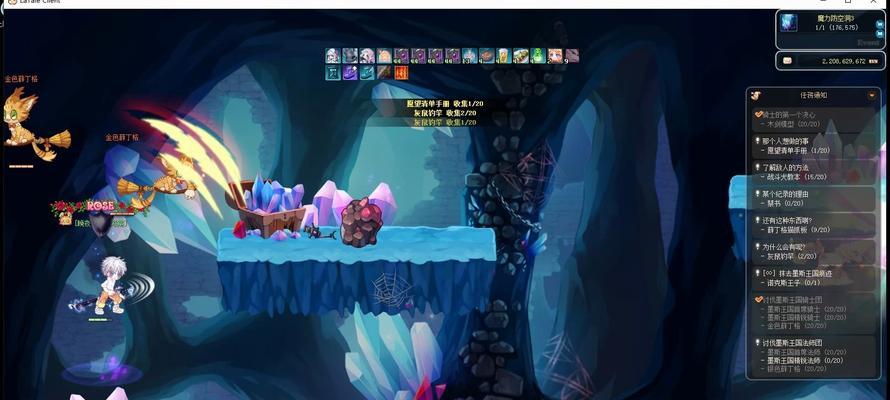Click the meat dish buff icon
Screen dimensions: 890x400
click(486, 56)
